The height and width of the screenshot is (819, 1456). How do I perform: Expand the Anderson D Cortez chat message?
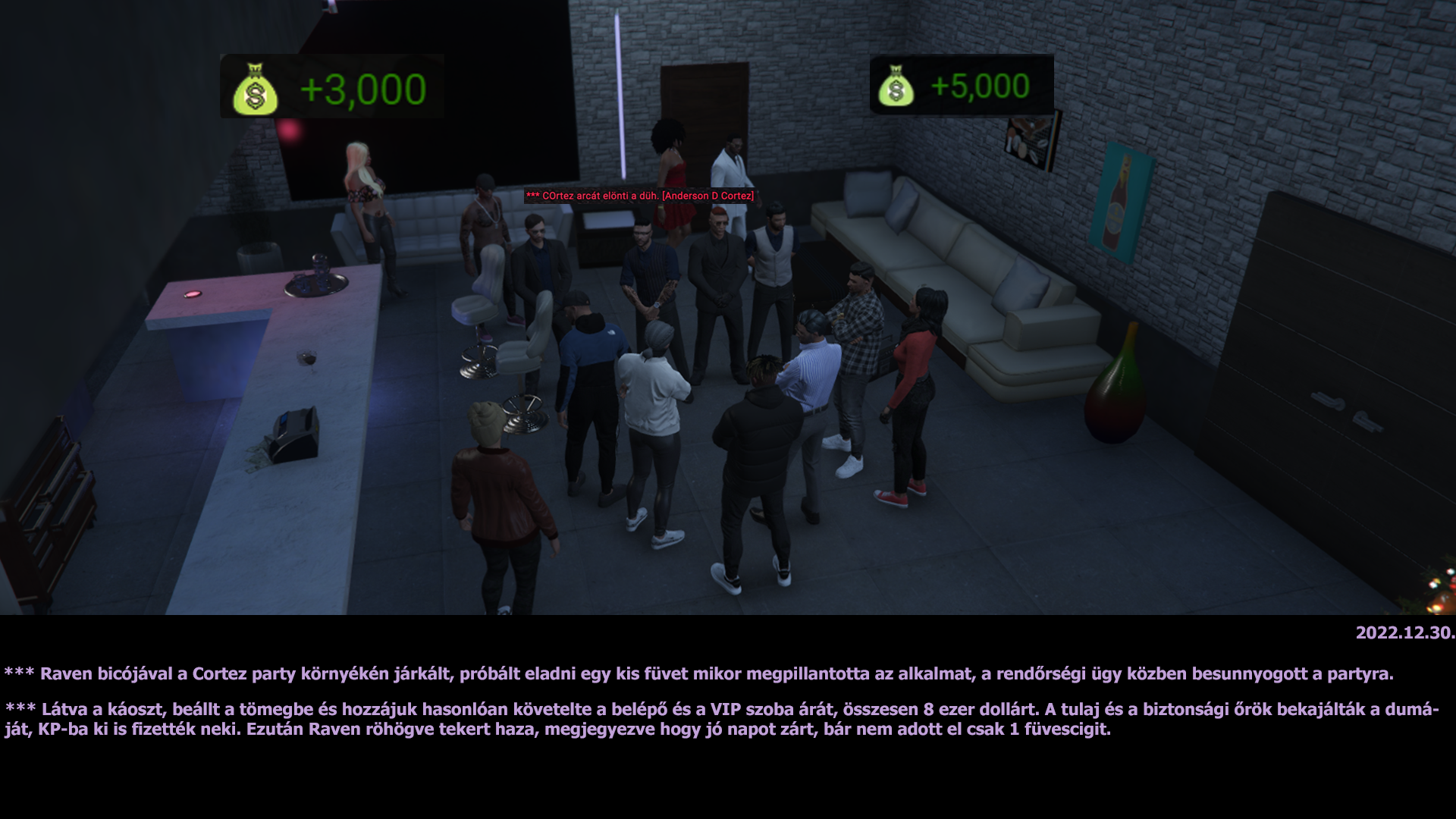pyautogui.click(x=641, y=196)
